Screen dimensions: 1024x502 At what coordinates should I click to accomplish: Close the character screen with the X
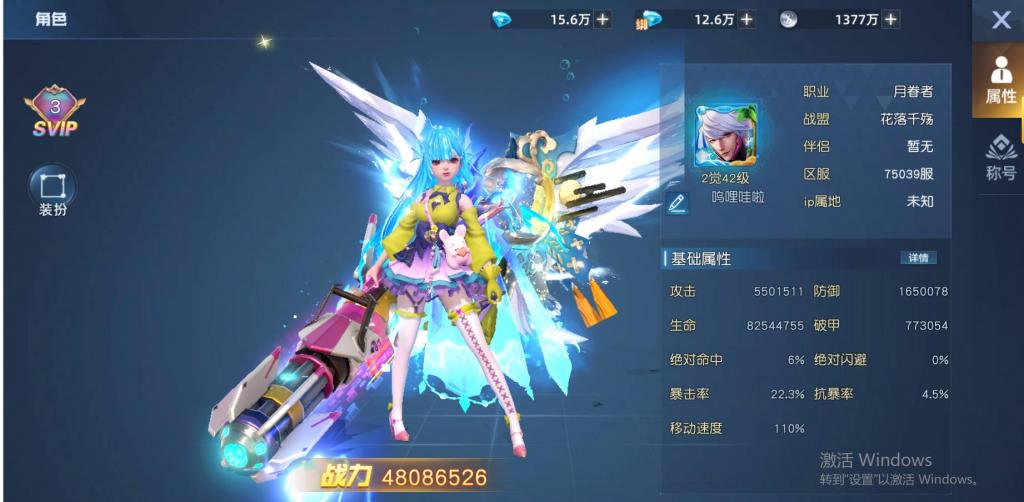click(1000, 20)
